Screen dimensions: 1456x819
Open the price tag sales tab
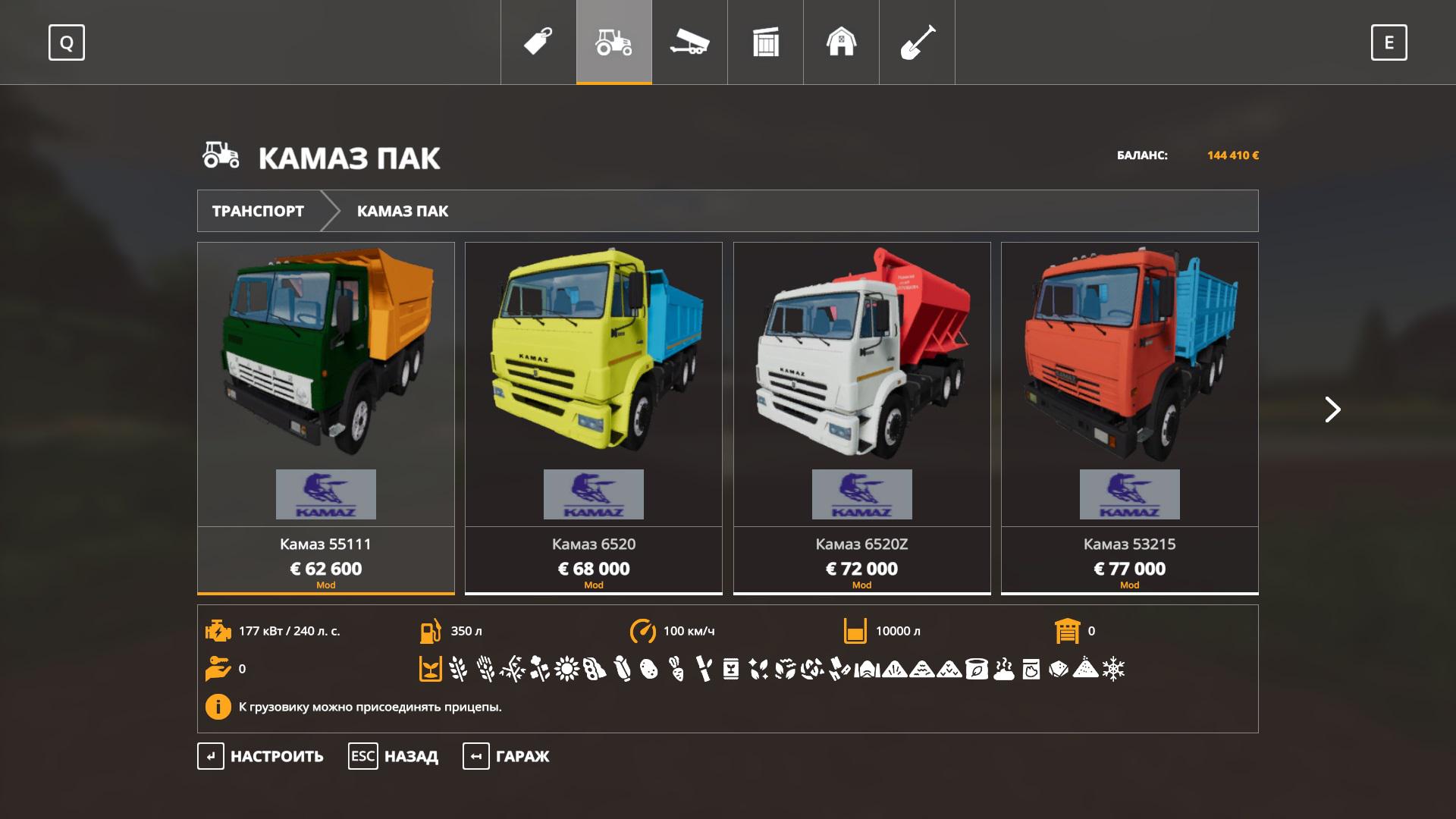click(538, 42)
